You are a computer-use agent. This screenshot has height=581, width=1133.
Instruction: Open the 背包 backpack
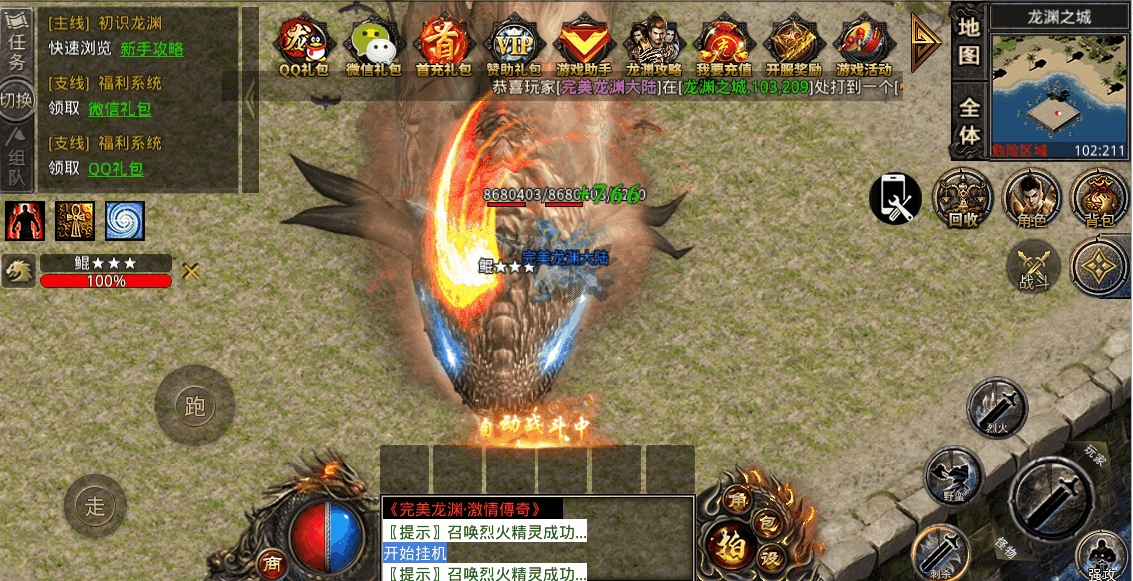coord(1099,197)
